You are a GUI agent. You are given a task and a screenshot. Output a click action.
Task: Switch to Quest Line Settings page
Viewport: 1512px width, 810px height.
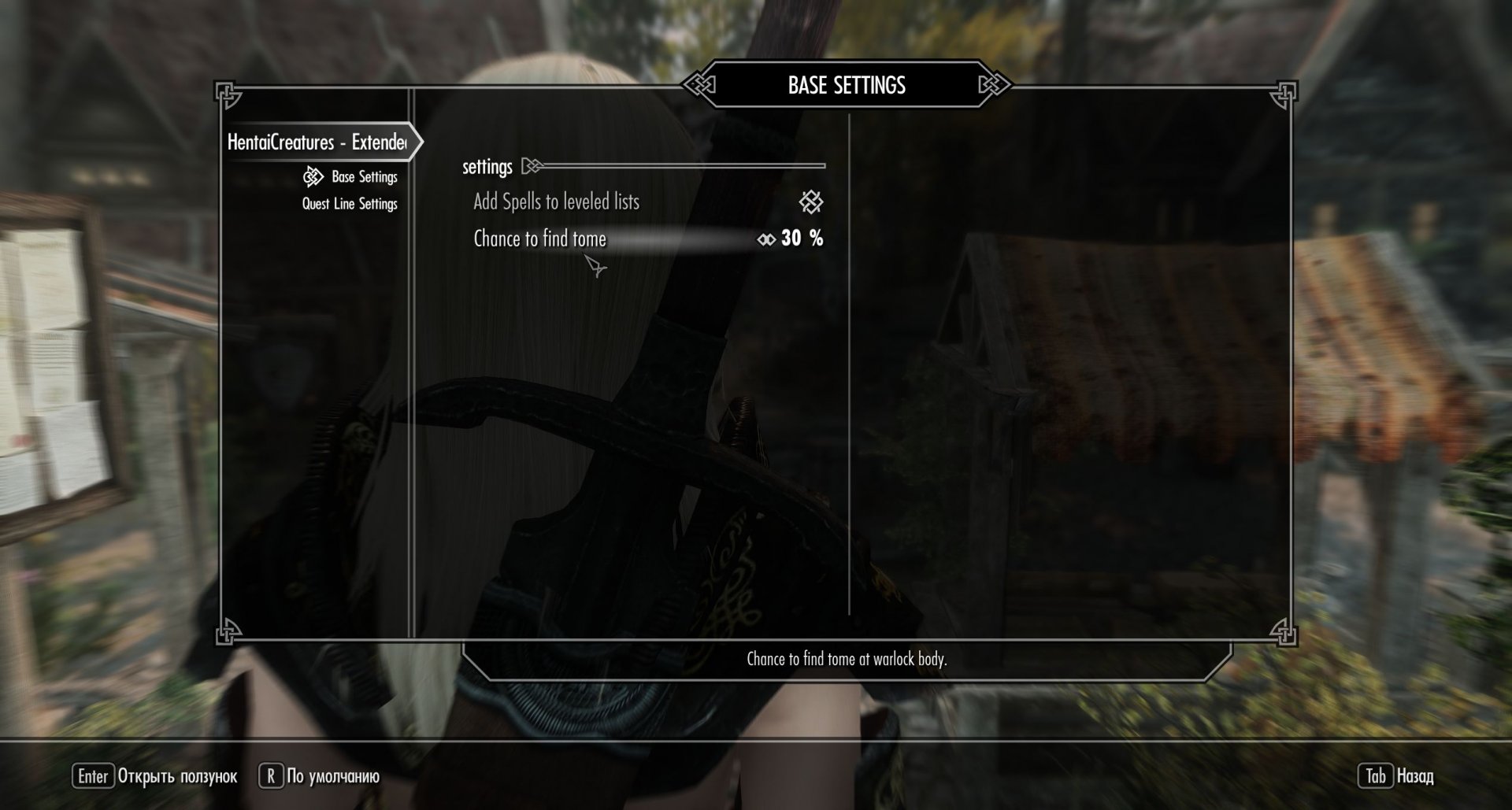[349, 203]
